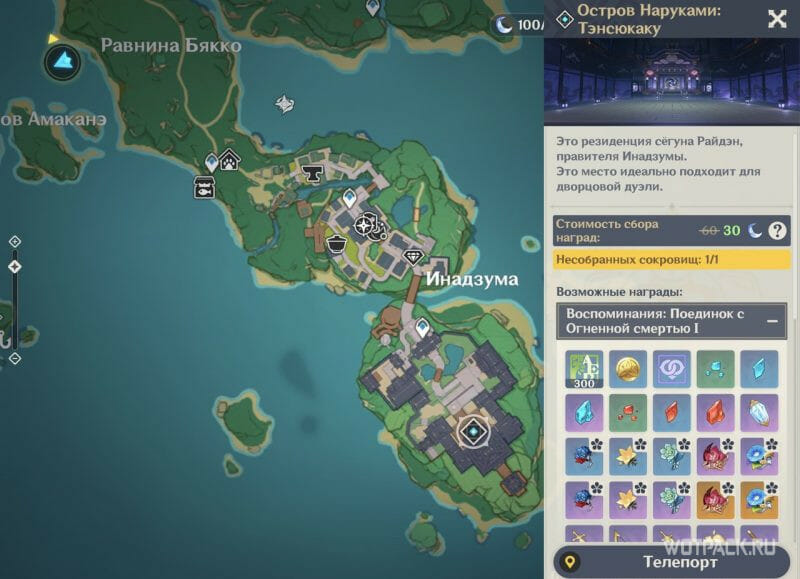800x579 pixels.
Task: Click the blacksmith anvil map marker
Action: coord(313,175)
